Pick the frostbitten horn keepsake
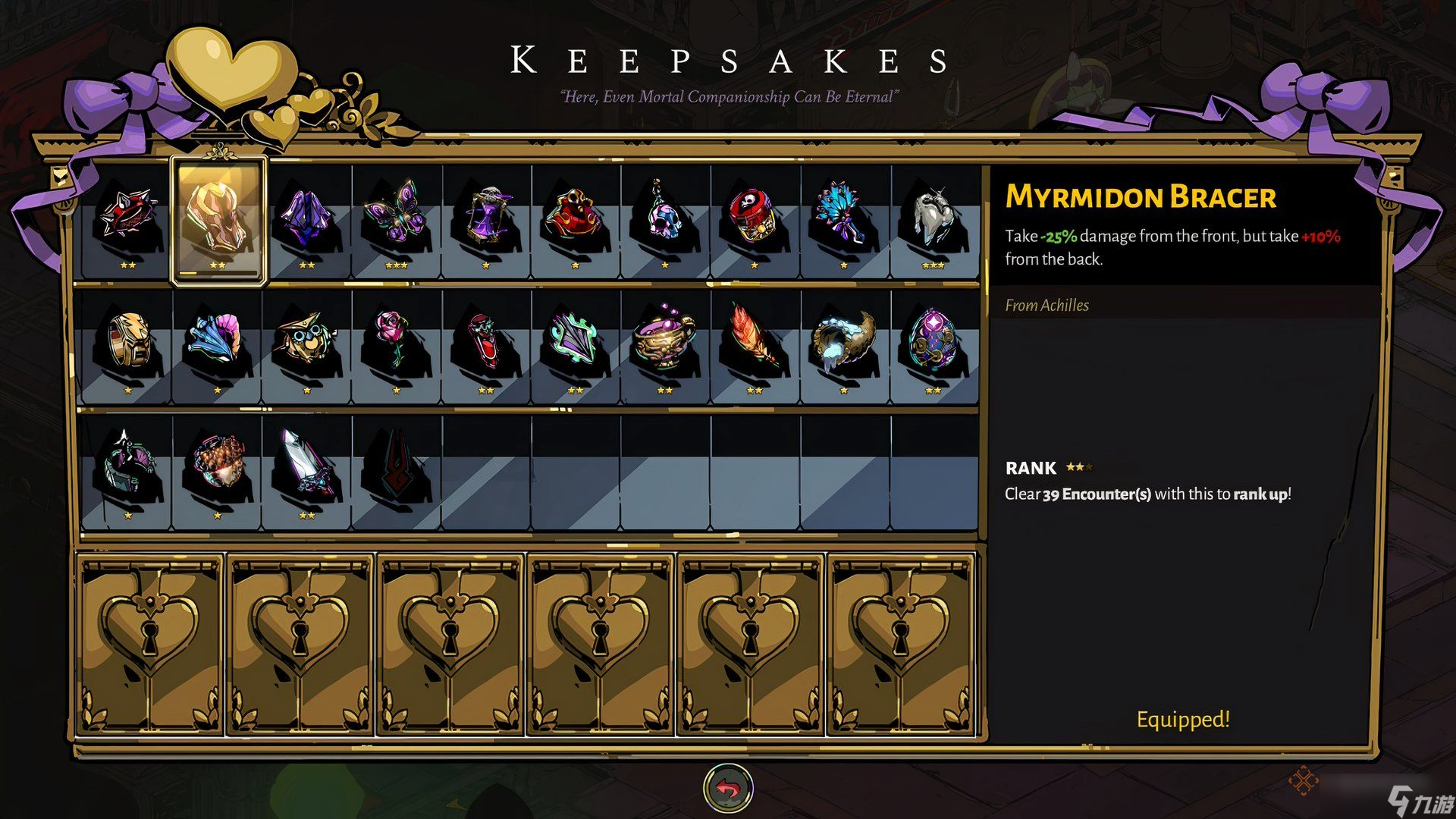1456x819 pixels. click(843, 343)
